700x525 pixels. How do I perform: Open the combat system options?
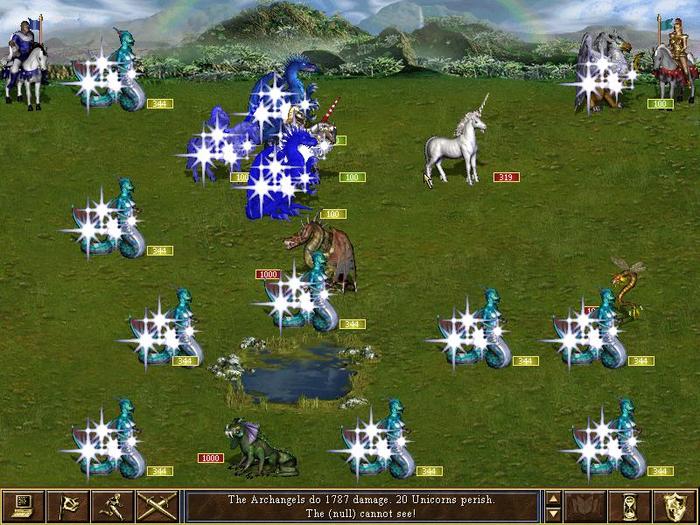24,507
